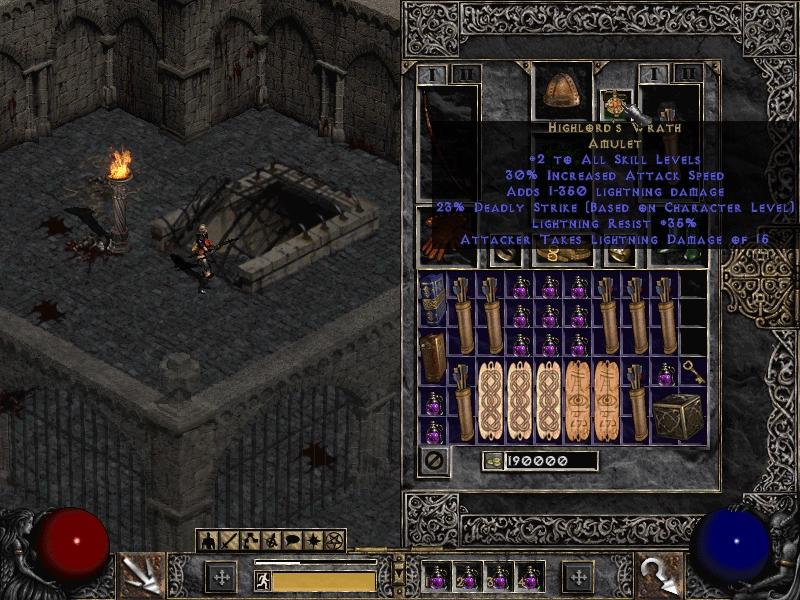The height and width of the screenshot is (600, 800).
Task: Change the left-click attack skill
Action: tap(140, 573)
